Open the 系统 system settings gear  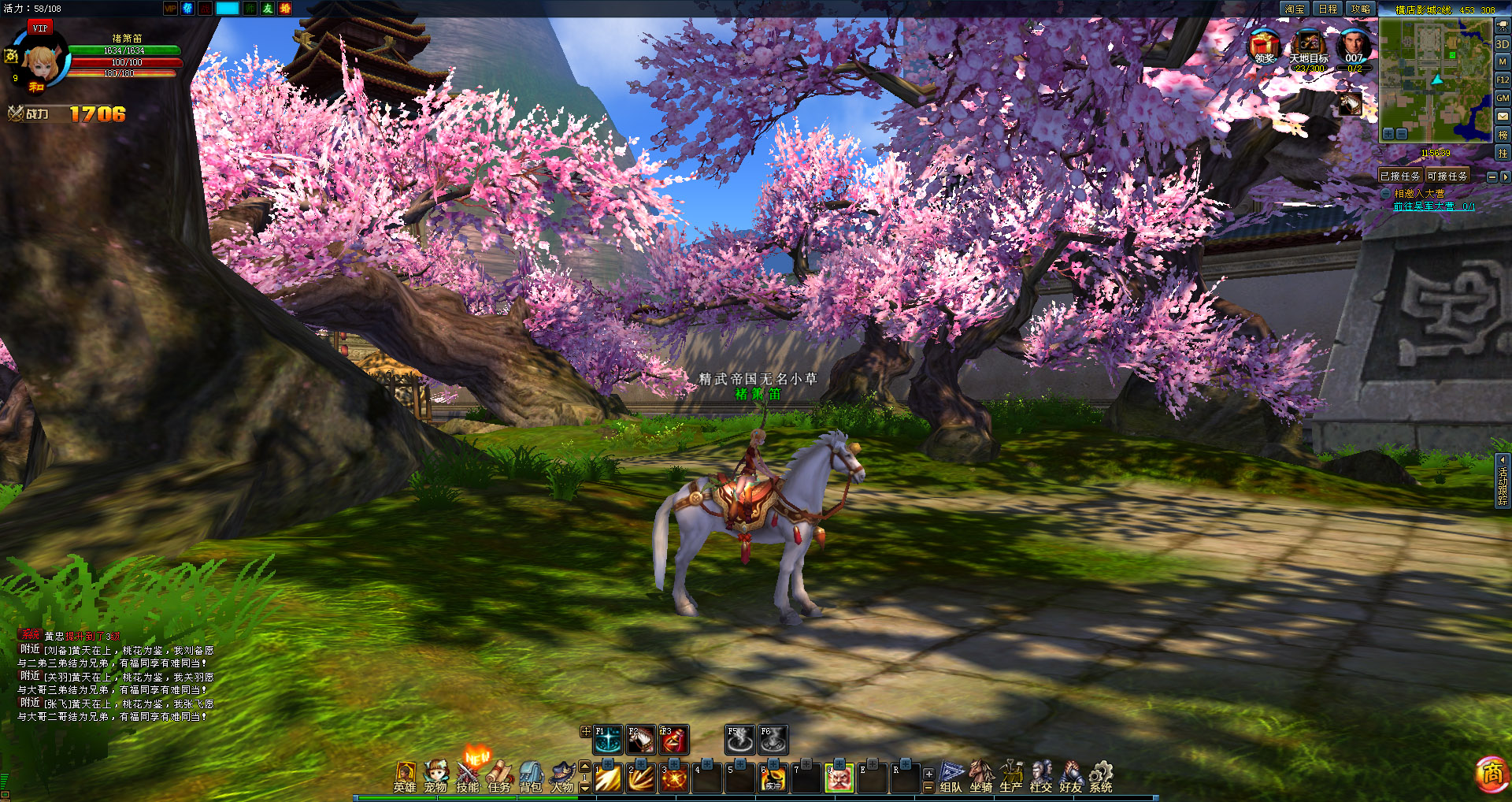coord(1101,776)
